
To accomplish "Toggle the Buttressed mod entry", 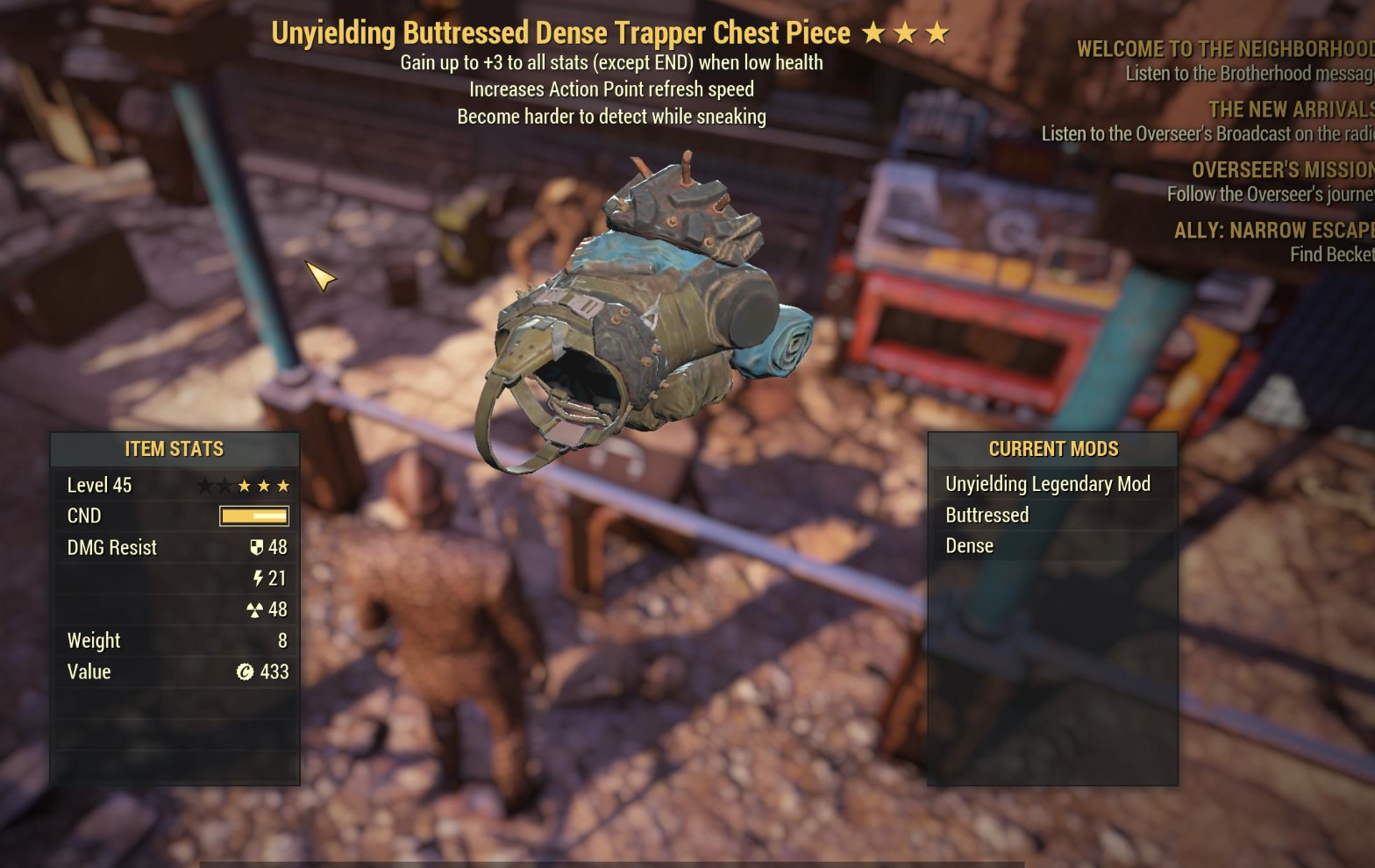I will (987, 515).
